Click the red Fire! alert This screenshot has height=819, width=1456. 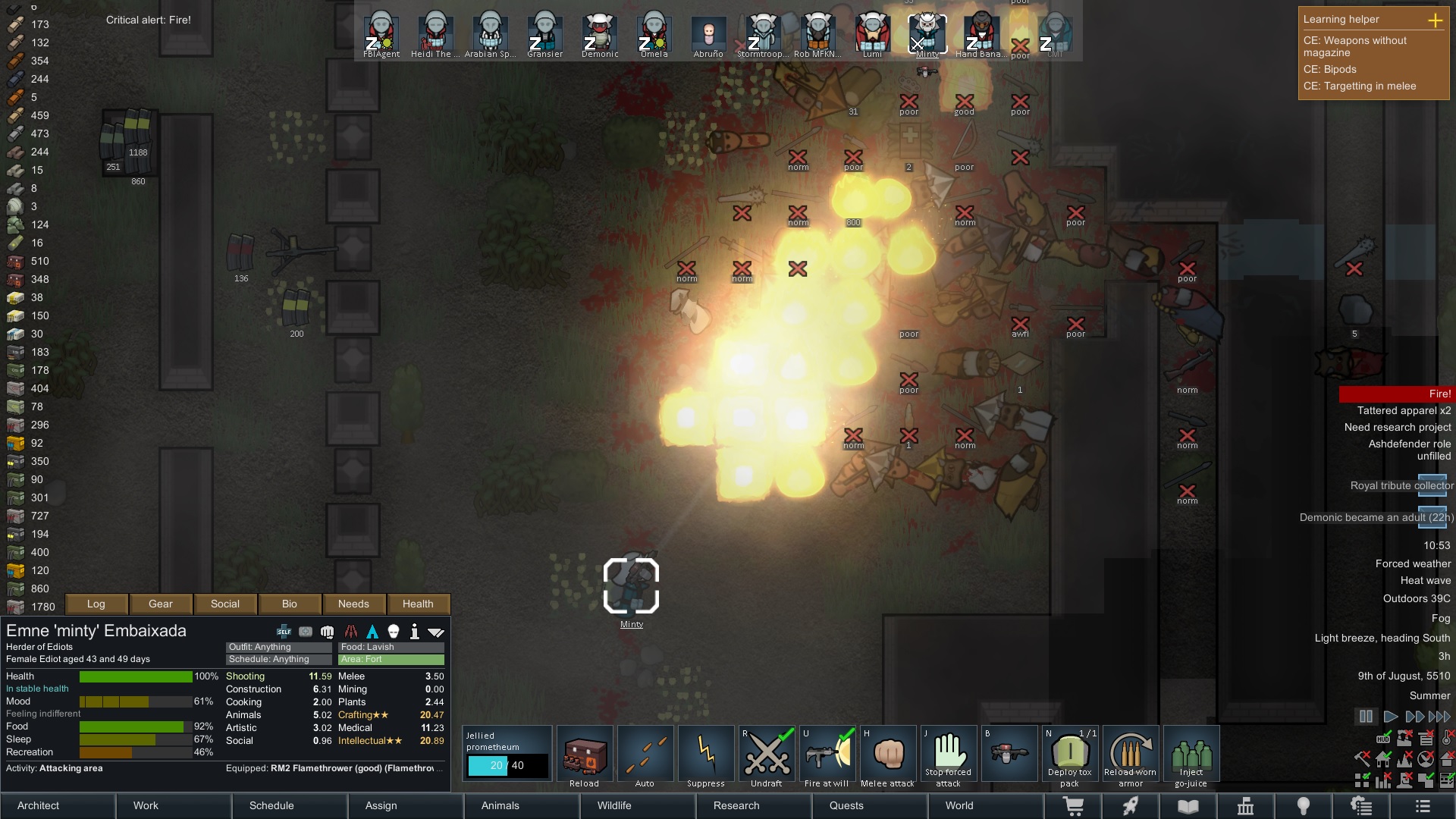coord(1395,394)
